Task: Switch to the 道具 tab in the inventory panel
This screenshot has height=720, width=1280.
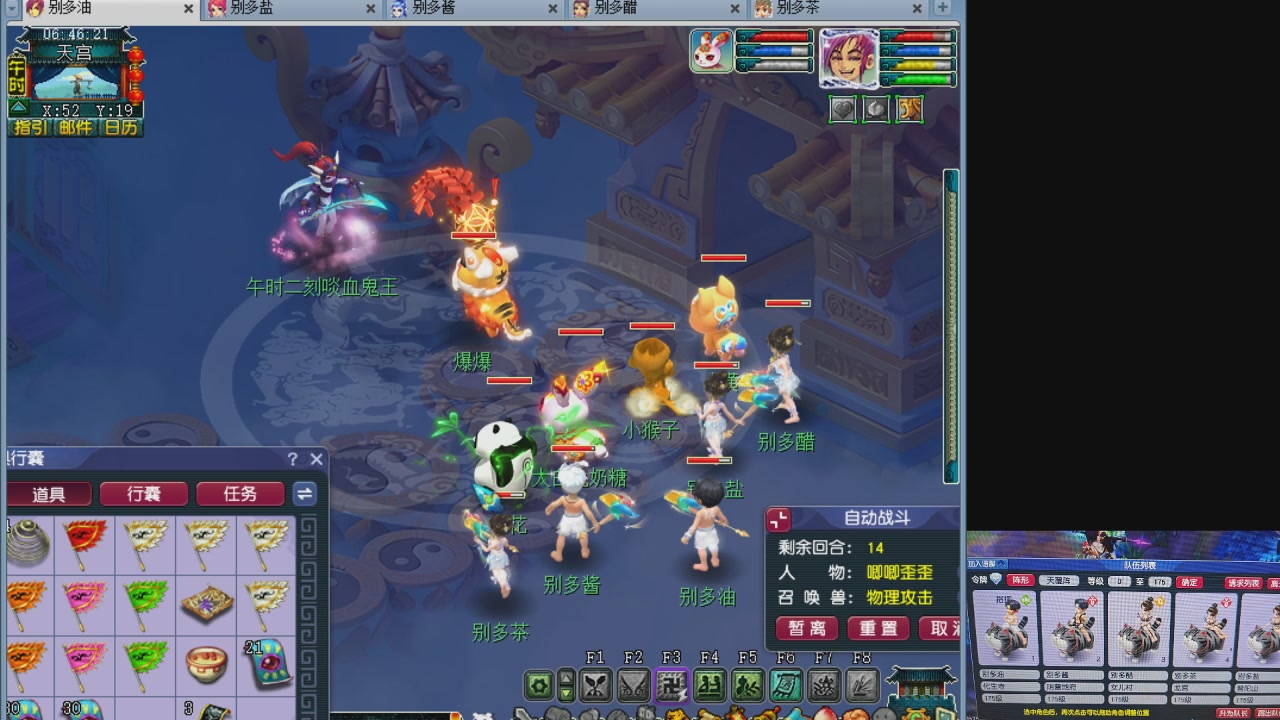Action: [x=49, y=493]
